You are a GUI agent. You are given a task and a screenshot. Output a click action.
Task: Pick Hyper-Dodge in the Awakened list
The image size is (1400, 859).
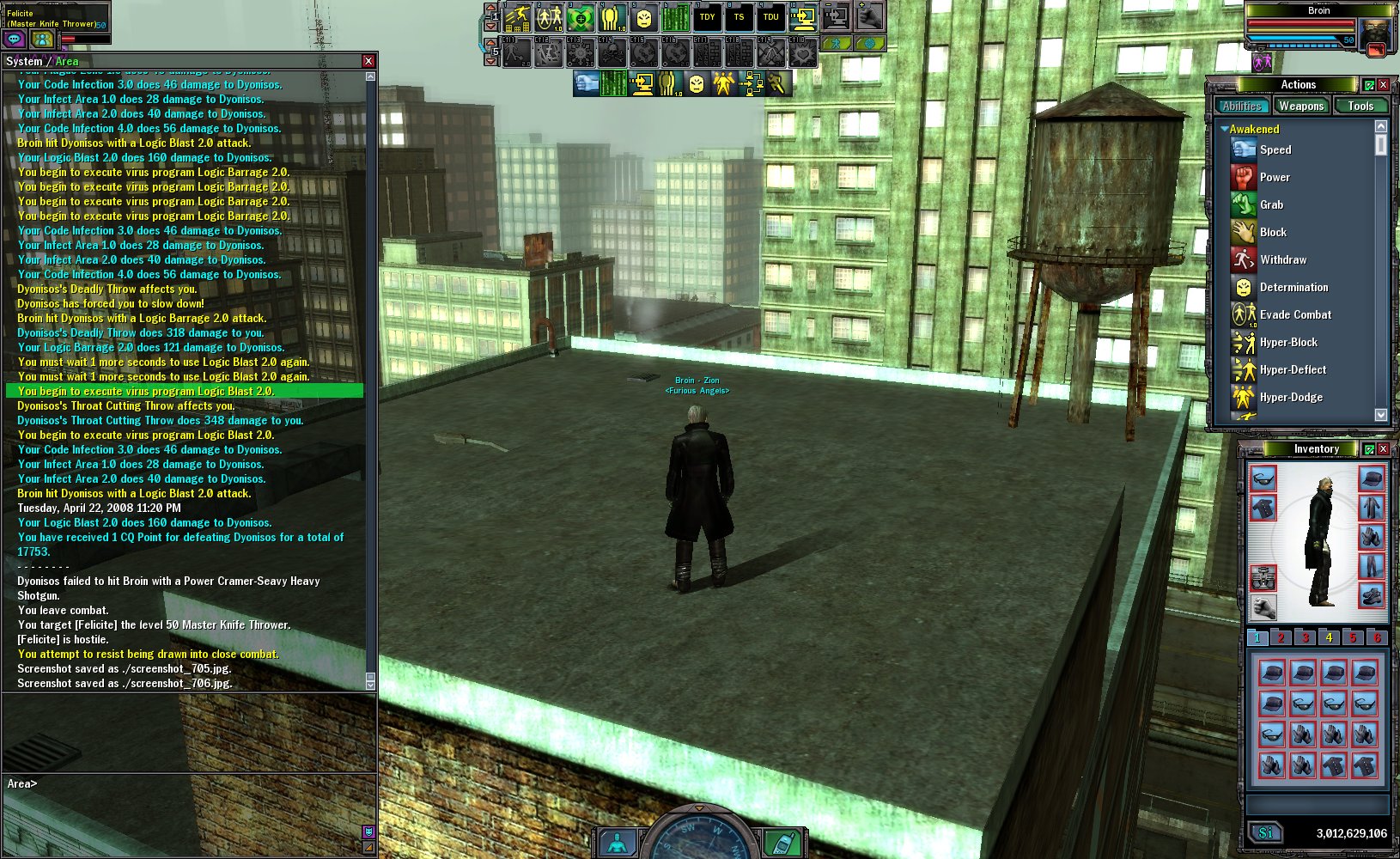(1290, 397)
